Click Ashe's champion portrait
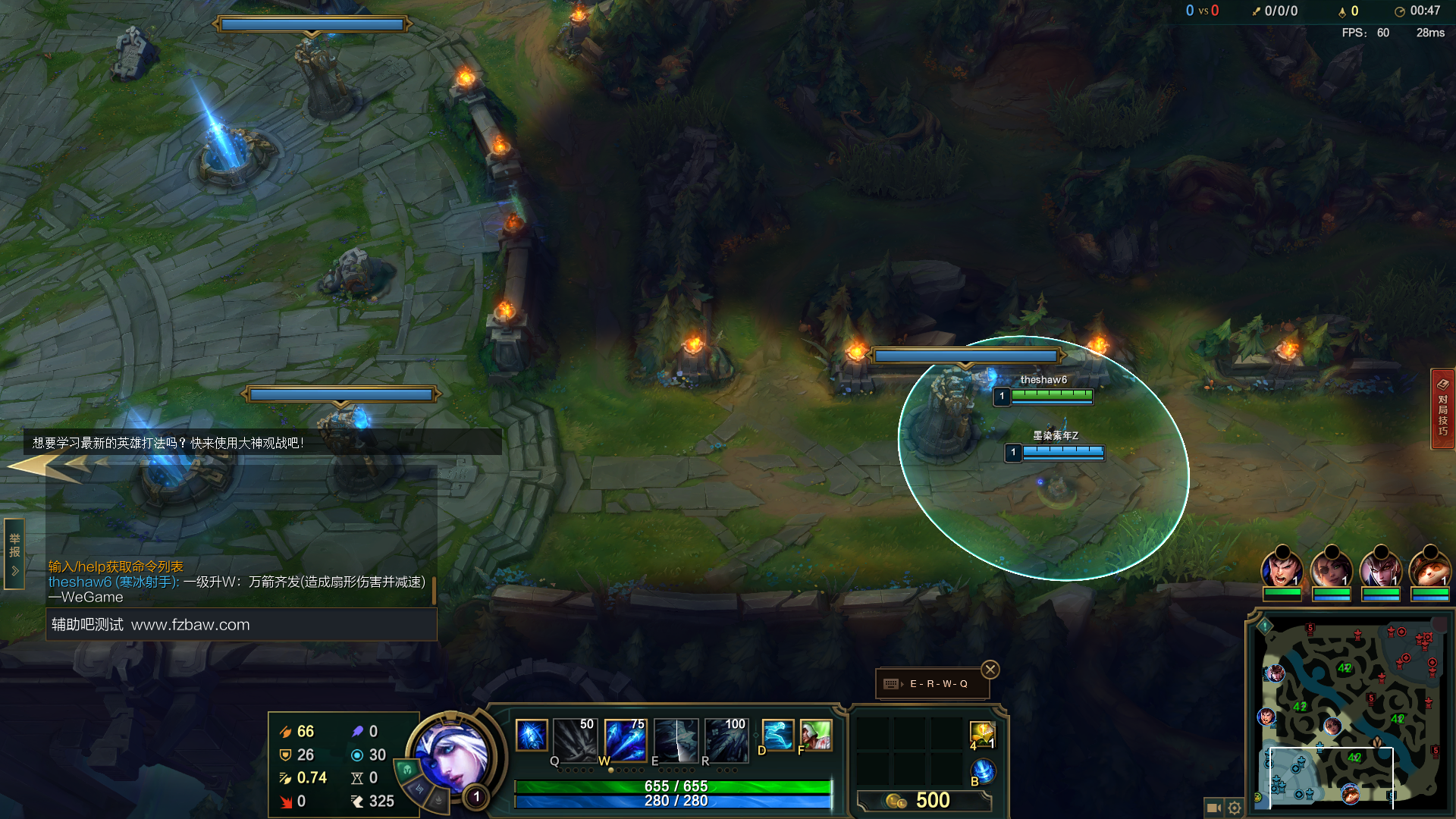Viewport: 1456px width, 819px height. [451, 755]
